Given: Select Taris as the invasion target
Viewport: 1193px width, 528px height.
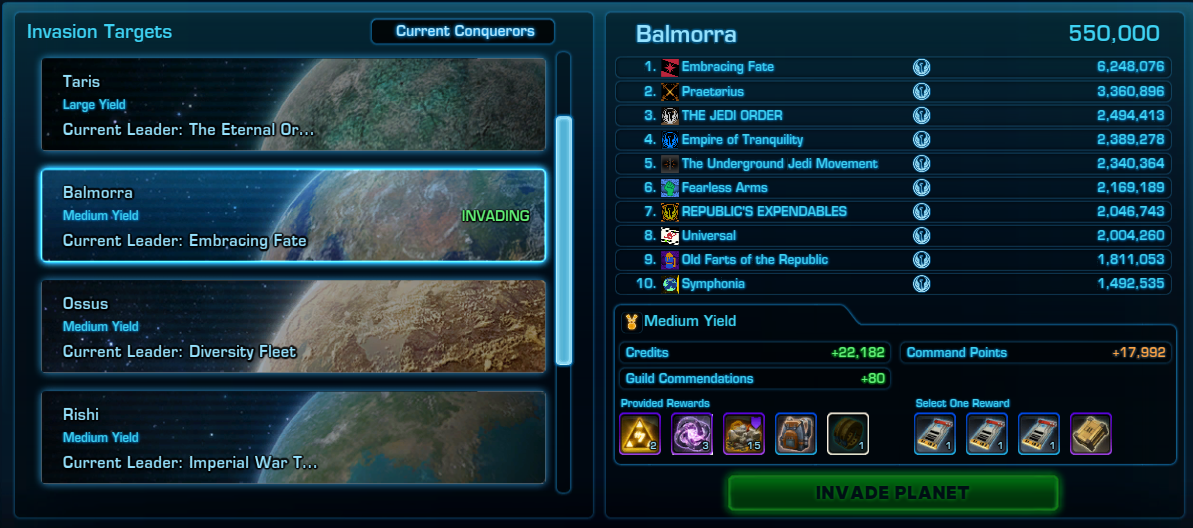Looking at the screenshot, I should pos(293,104).
